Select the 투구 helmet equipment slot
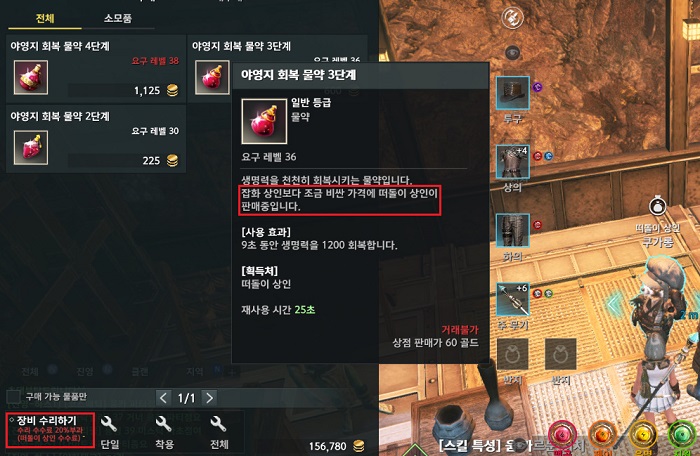The width and height of the screenshot is (700, 456). [x=513, y=92]
